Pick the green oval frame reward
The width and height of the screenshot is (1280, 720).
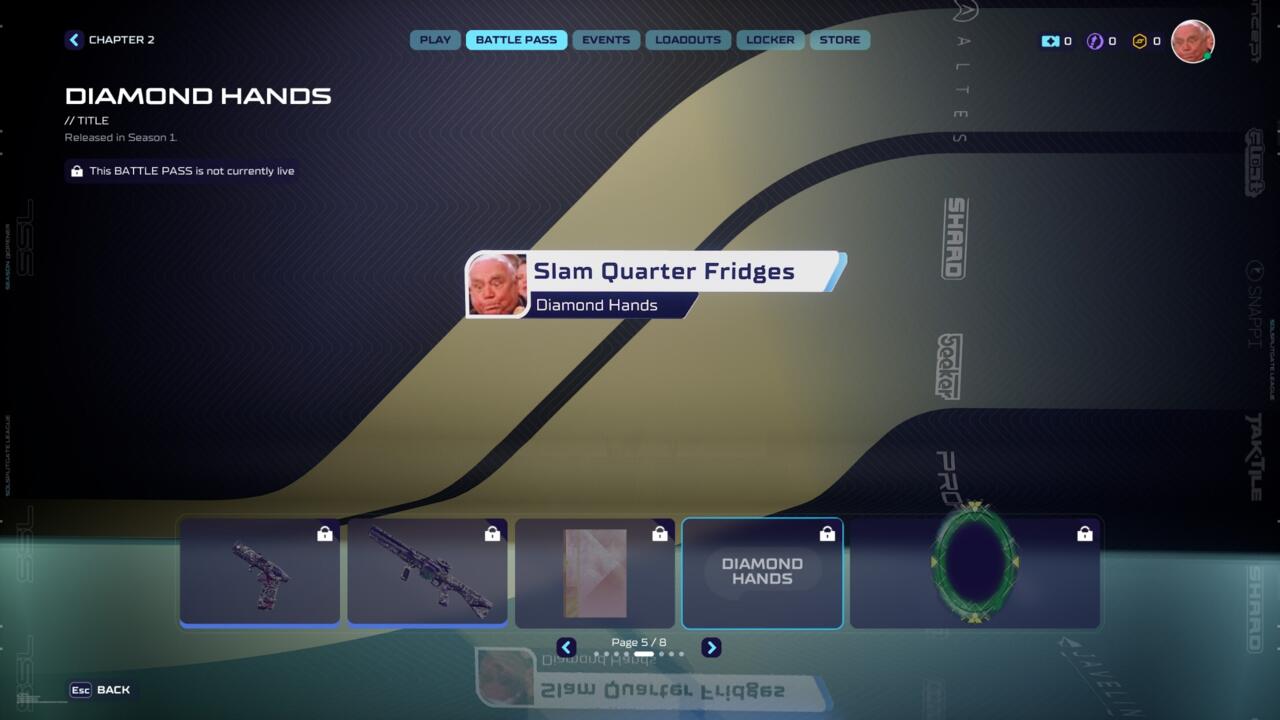tap(975, 573)
